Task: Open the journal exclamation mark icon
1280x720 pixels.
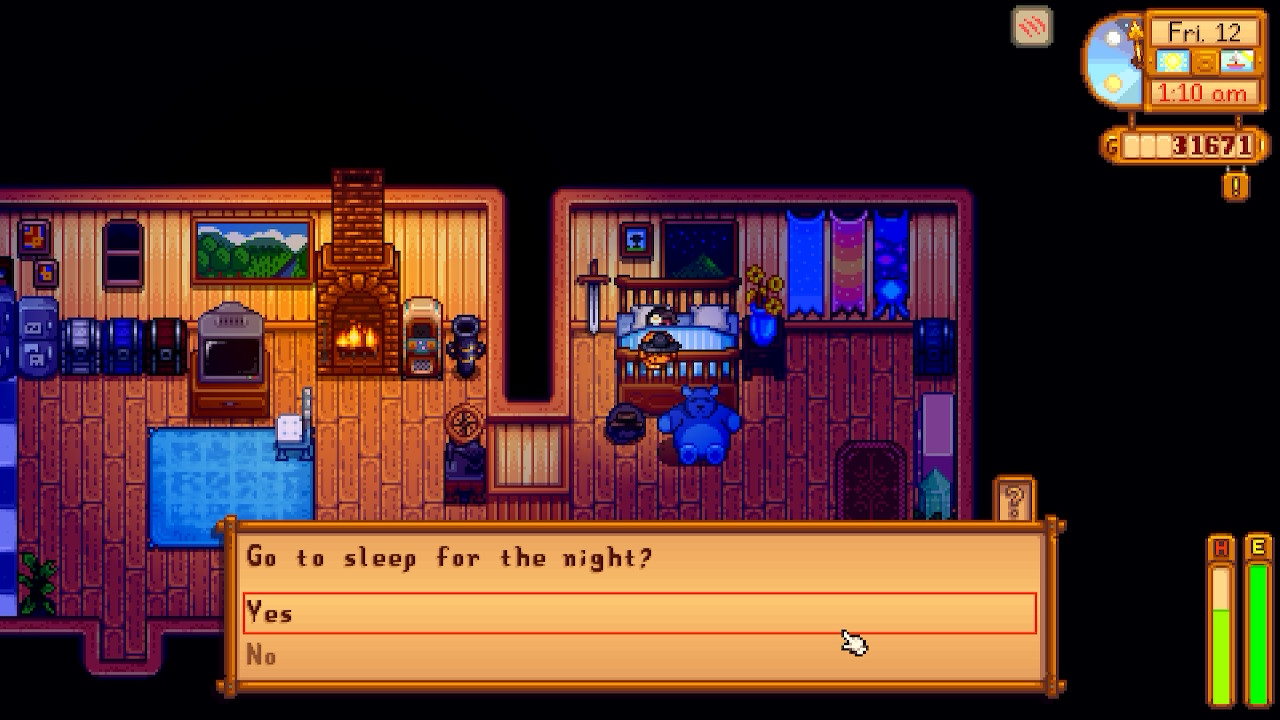Action: pyautogui.click(x=1236, y=185)
